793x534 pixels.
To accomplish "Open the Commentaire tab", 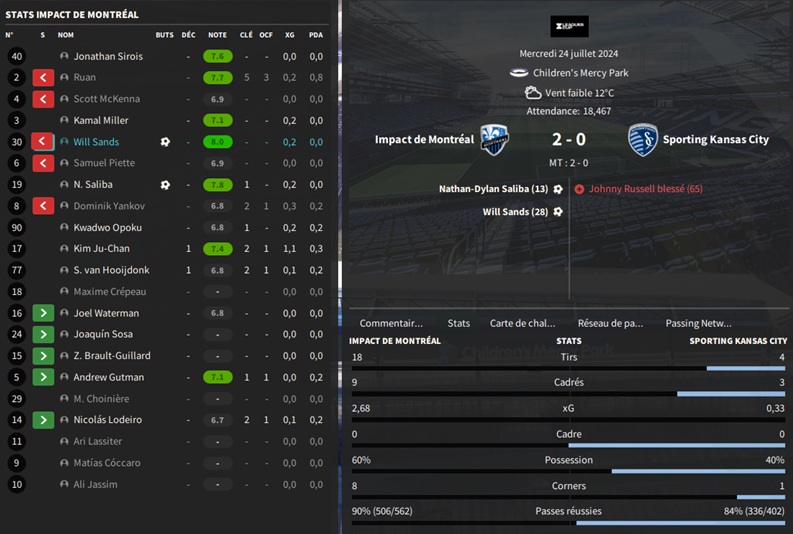I will (391, 323).
